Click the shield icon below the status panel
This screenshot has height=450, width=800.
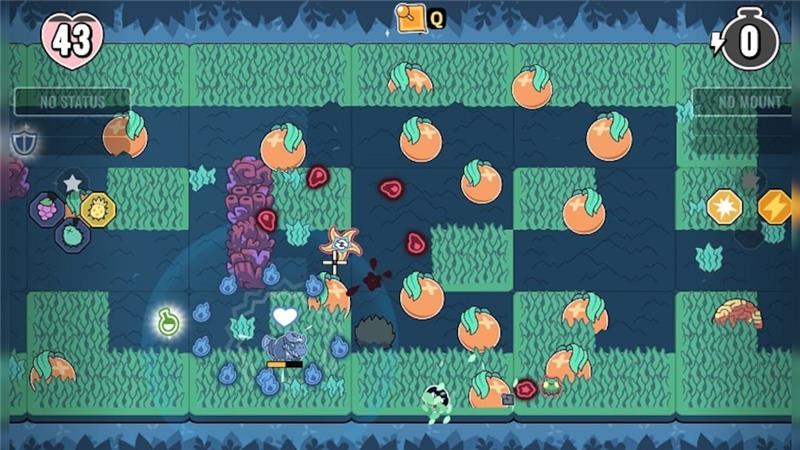[22, 141]
